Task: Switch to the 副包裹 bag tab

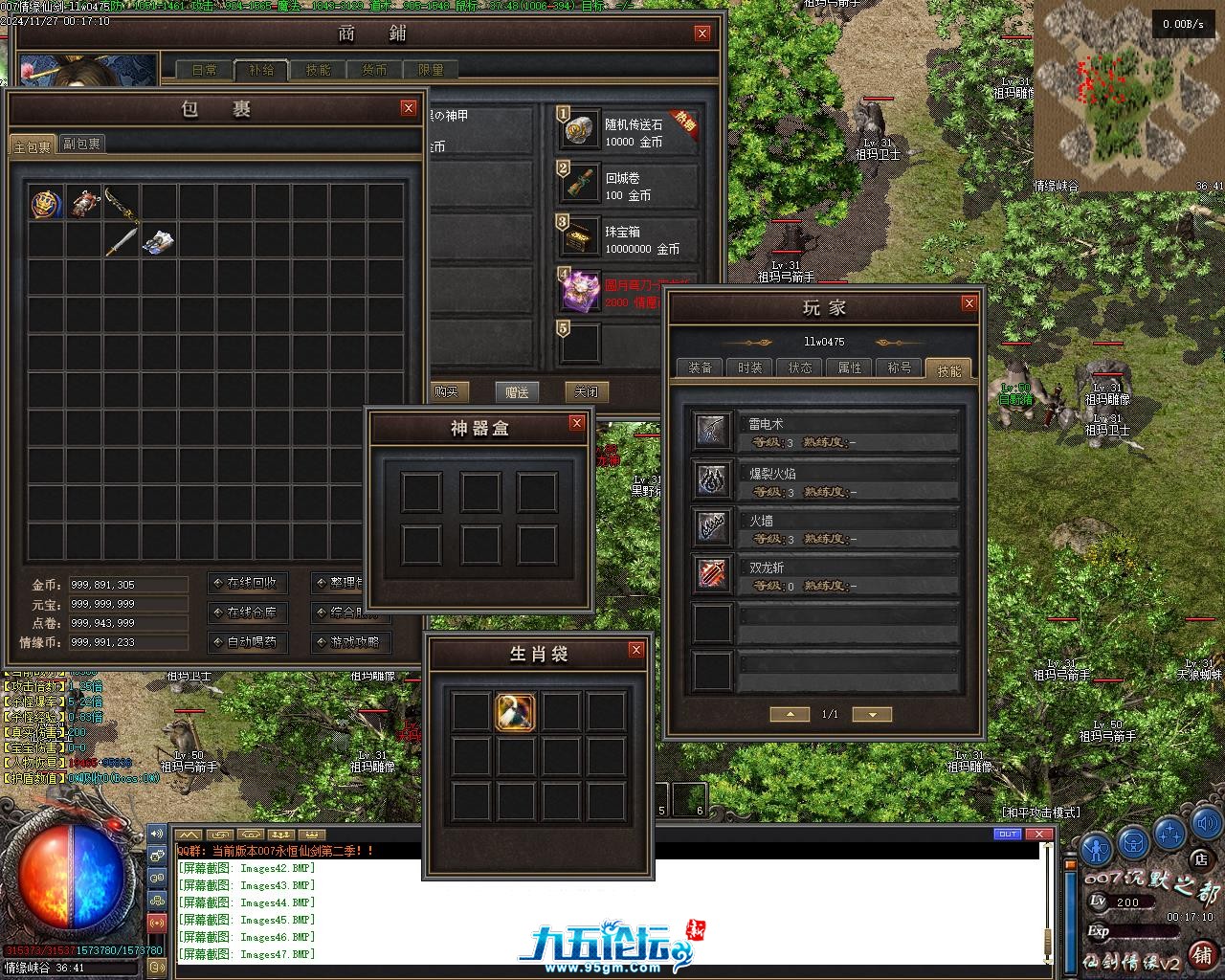Action: point(81,144)
